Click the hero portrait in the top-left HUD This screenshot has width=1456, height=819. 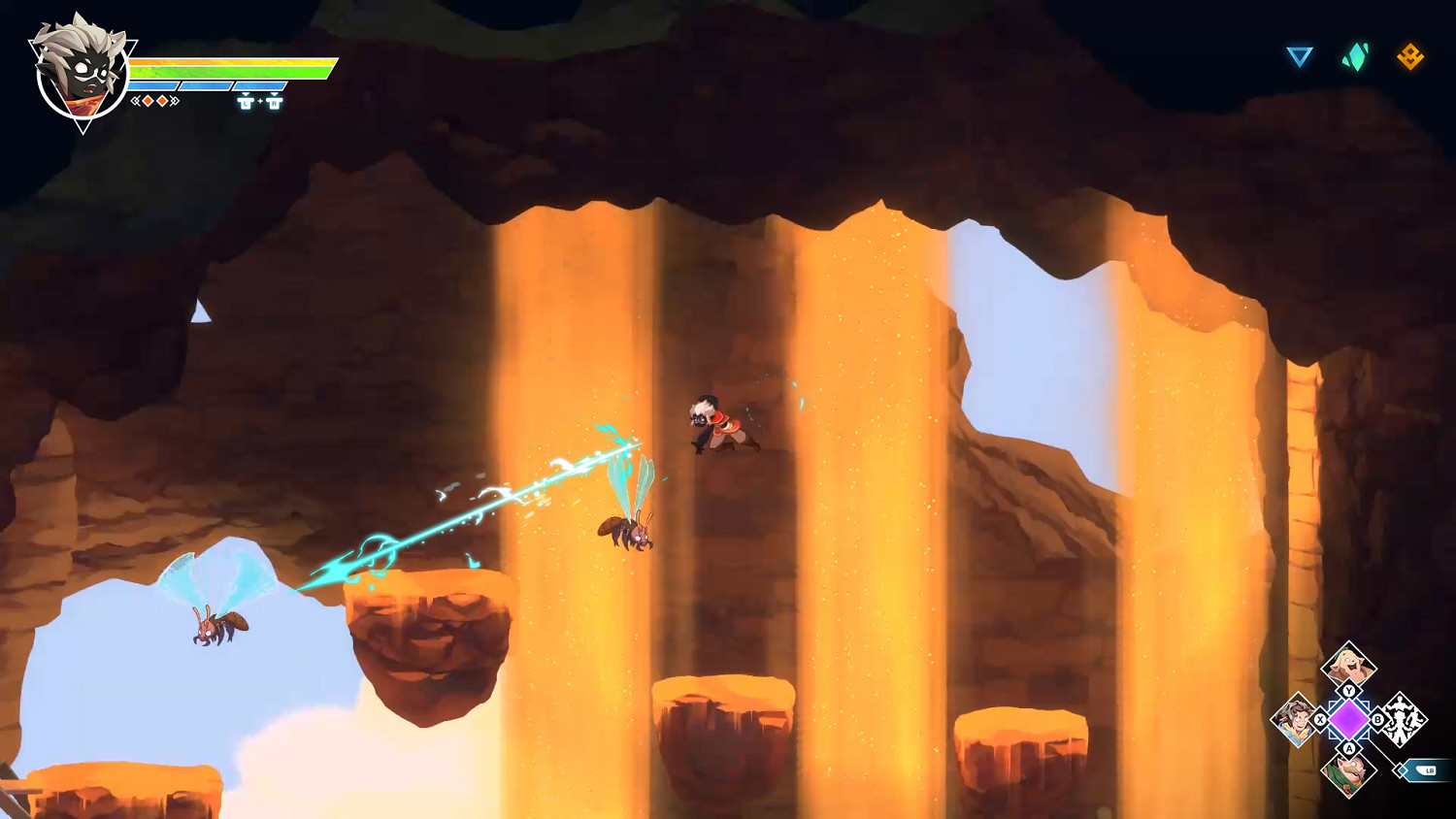[81, 73]
